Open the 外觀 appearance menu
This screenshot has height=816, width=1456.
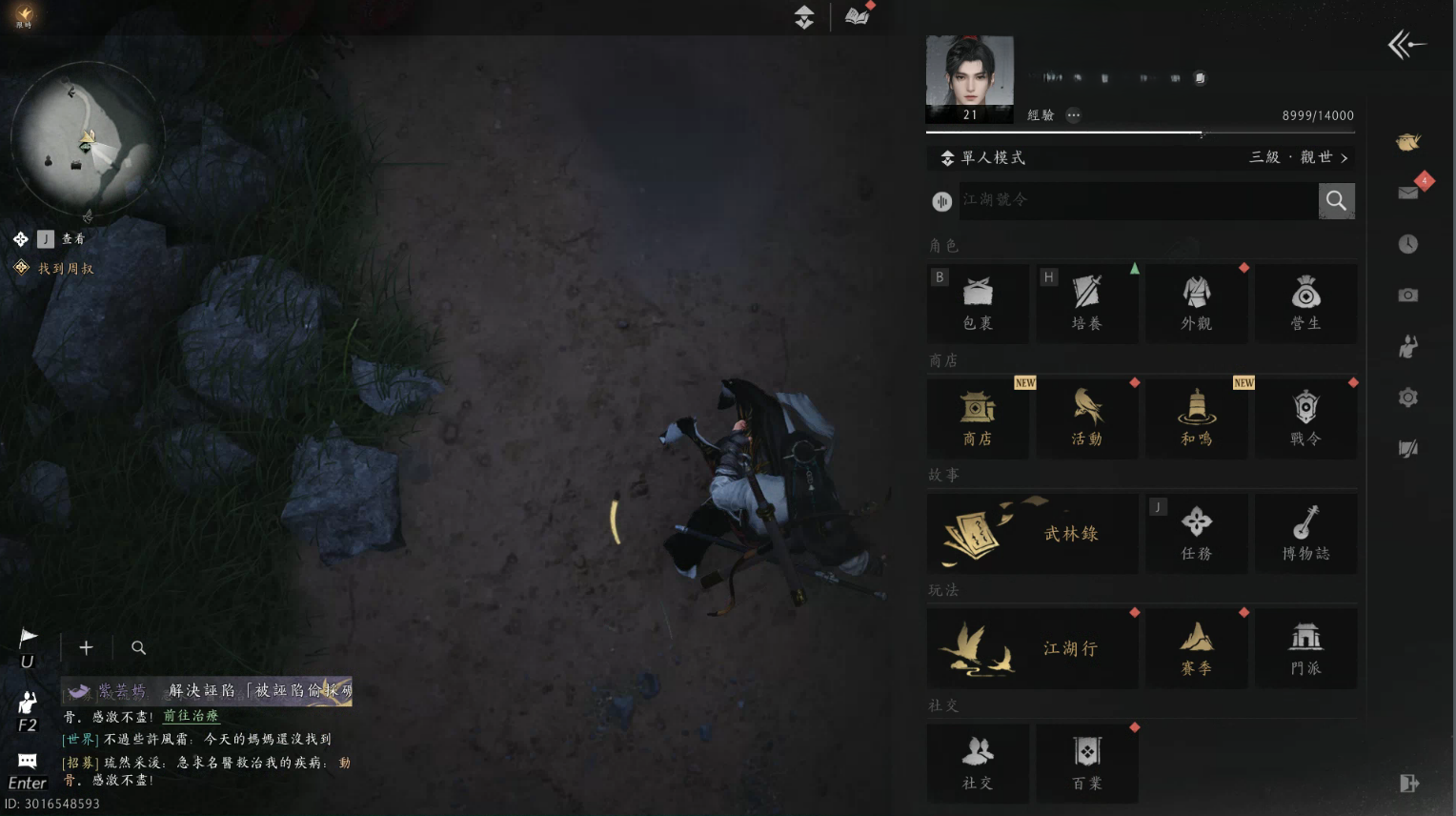click(x=1197, y=303)
